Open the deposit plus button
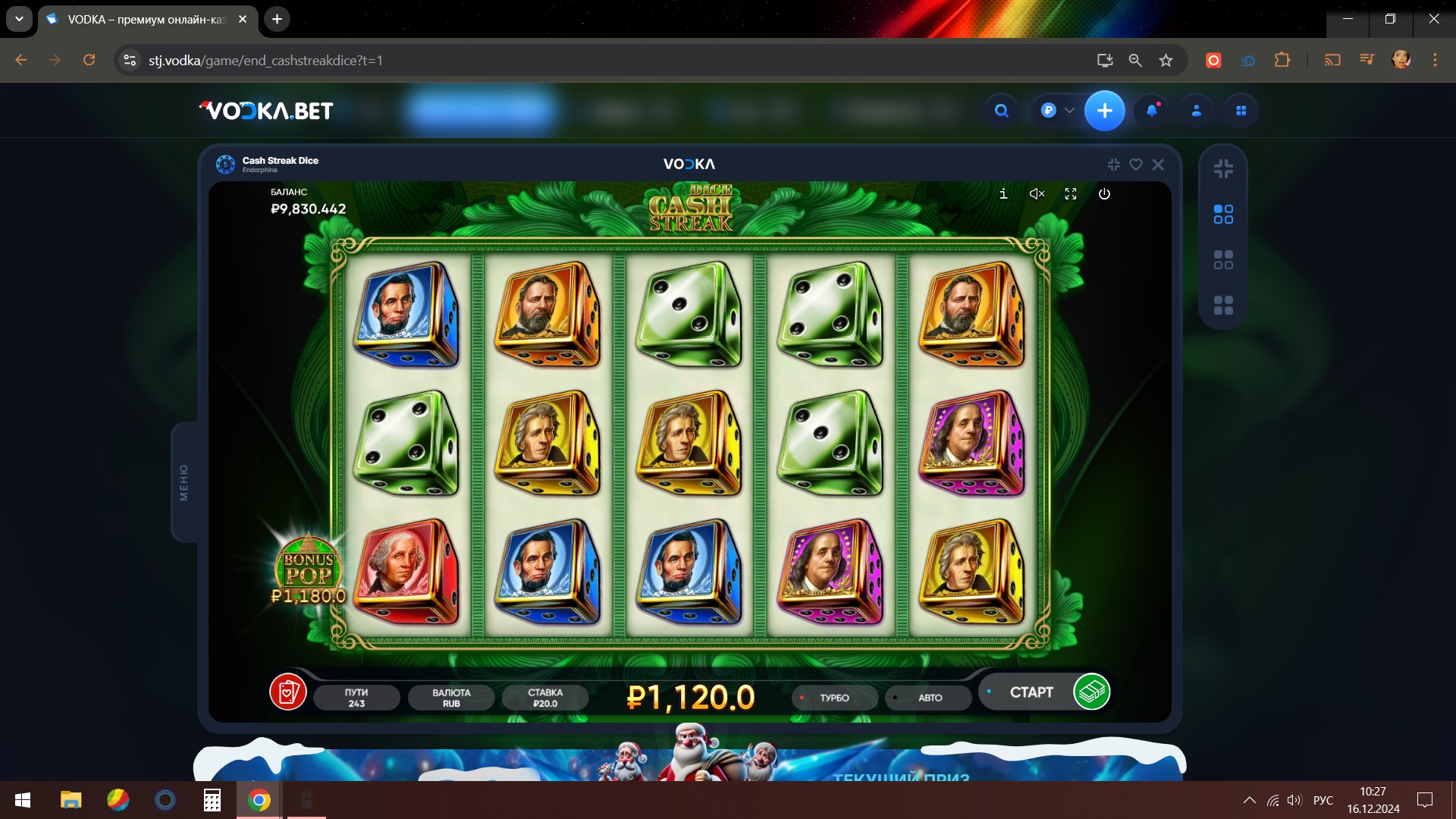 click(1104, 111)
